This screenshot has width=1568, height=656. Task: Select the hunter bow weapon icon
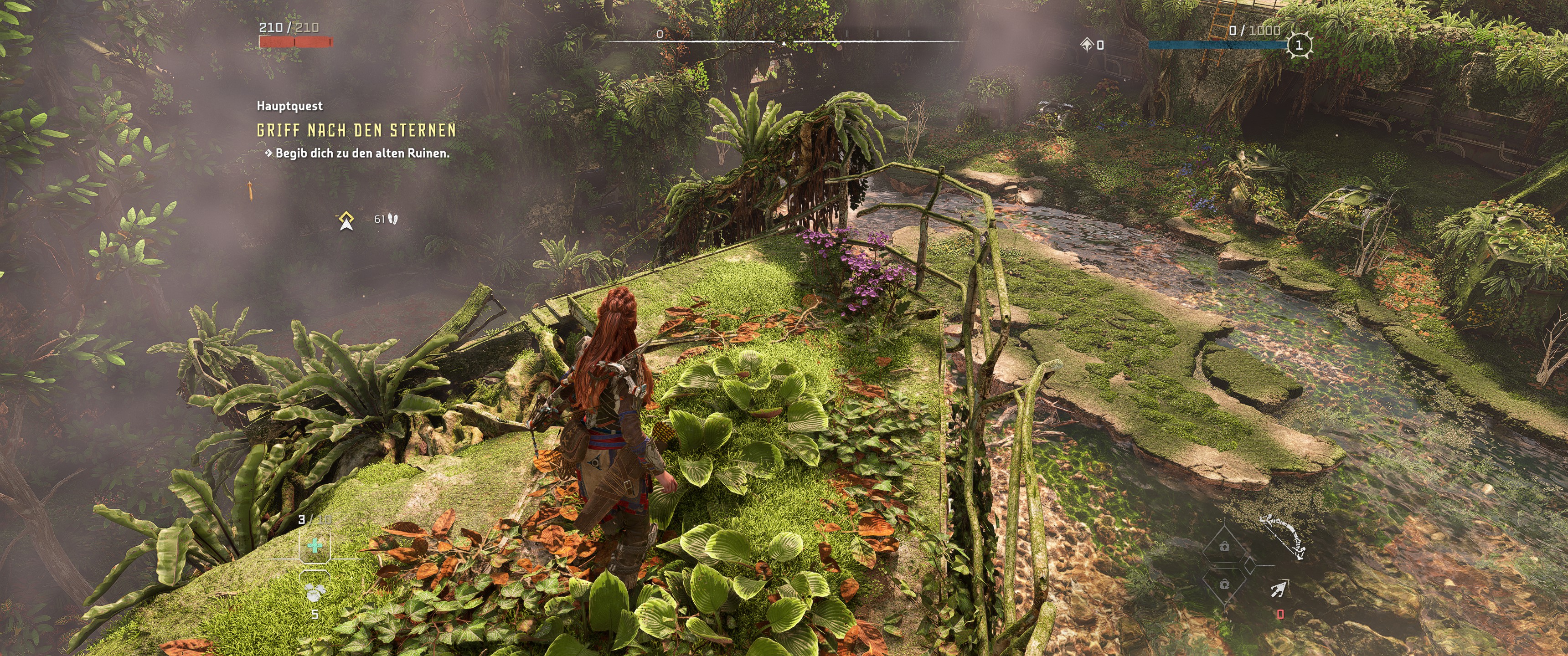coord(1283,536)
